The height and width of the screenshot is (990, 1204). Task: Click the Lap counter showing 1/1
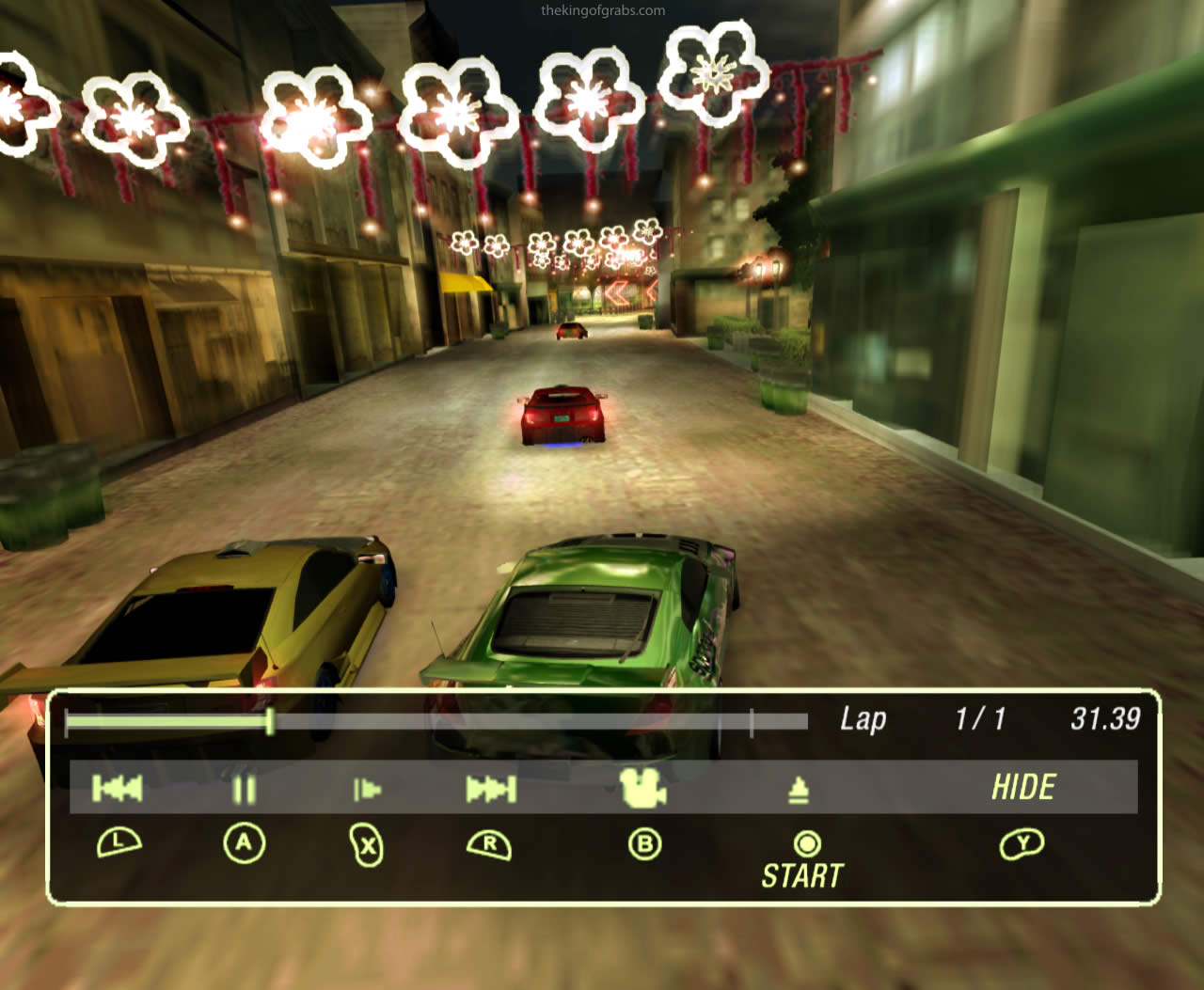pyautogui.click(x=983, y=719)
